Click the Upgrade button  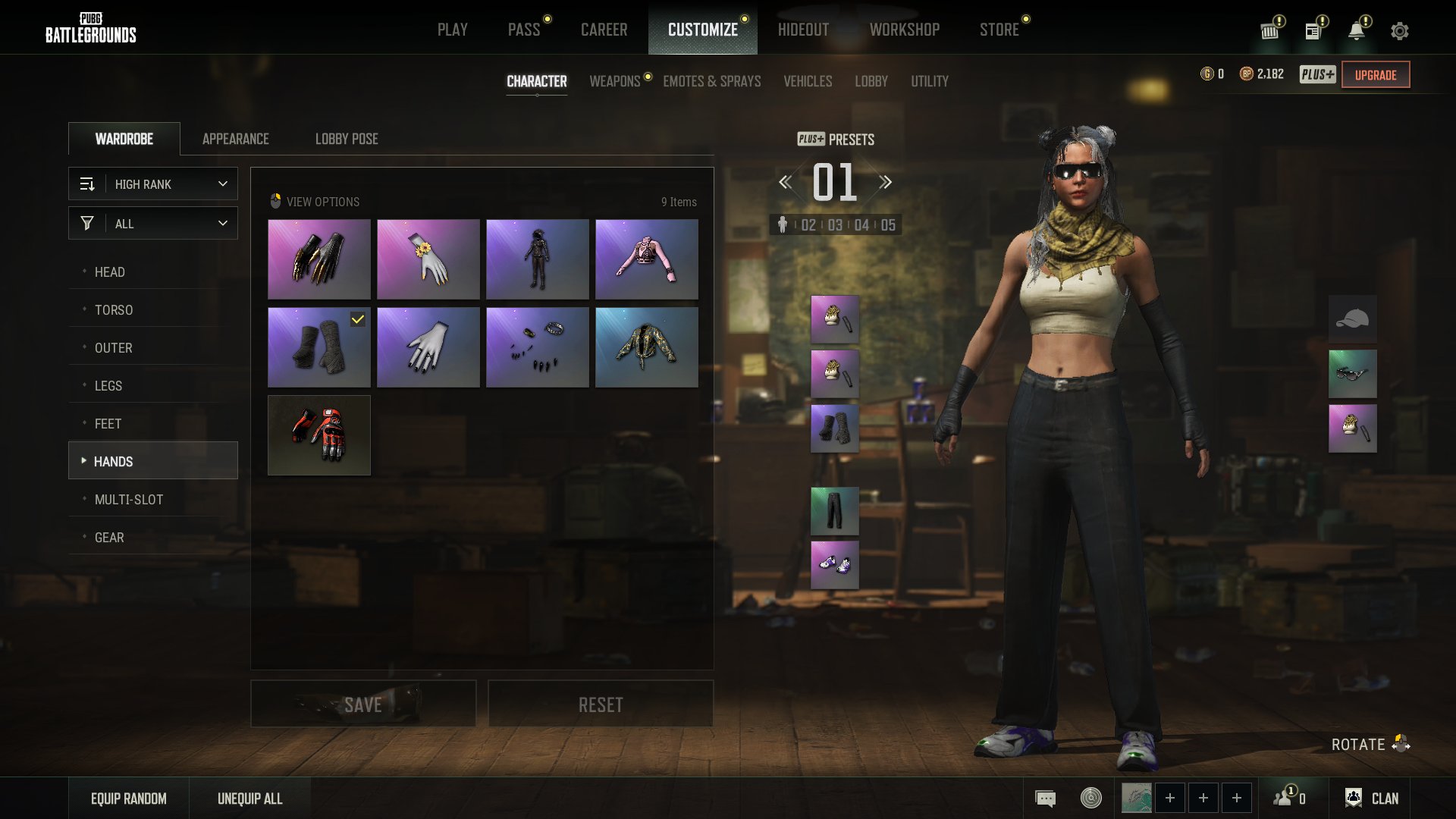tap(1376, 75)
